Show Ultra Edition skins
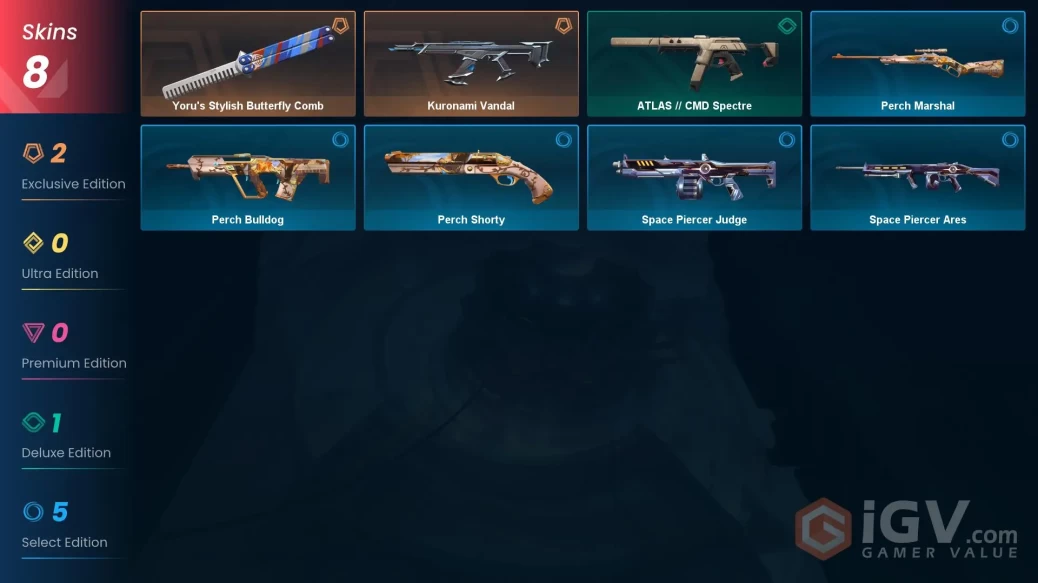This screenshot has height=583, width=1038. pos(60,256)
